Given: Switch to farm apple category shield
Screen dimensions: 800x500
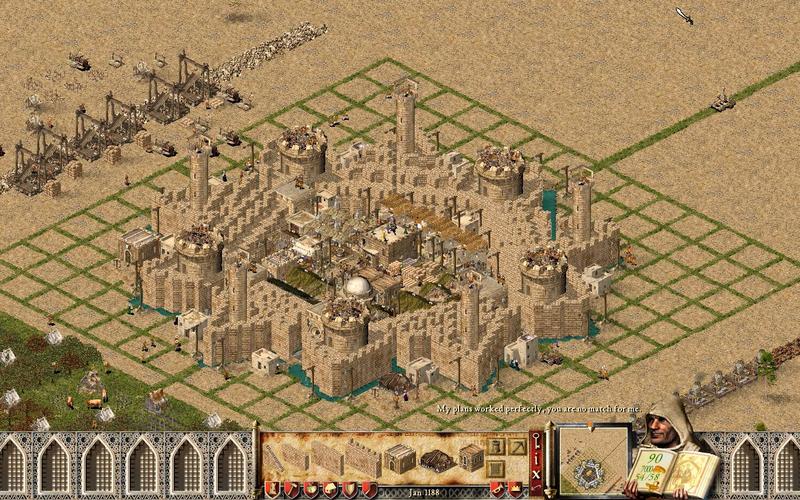Looking at the screenshot, I should 310,488.
